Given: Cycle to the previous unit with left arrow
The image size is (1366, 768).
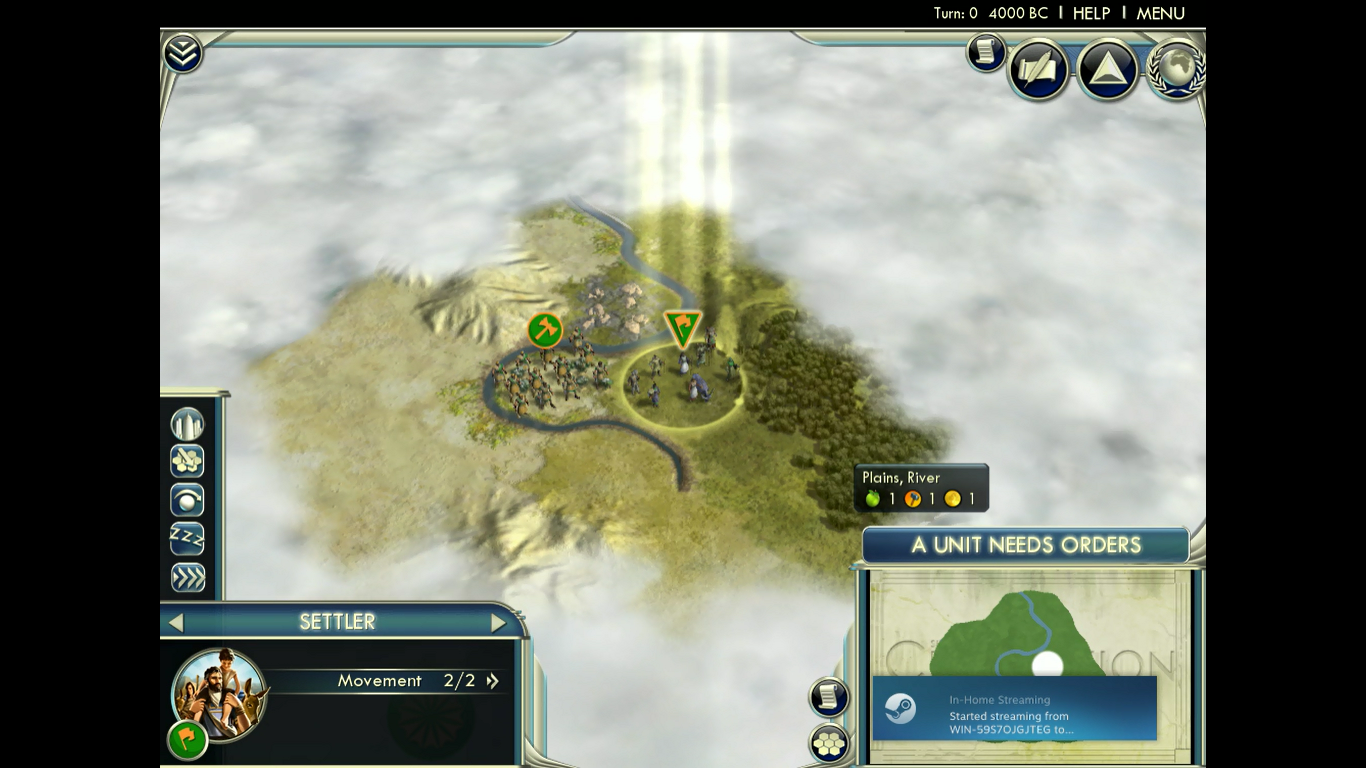Looking at the screenshot, I should point(176,623).
